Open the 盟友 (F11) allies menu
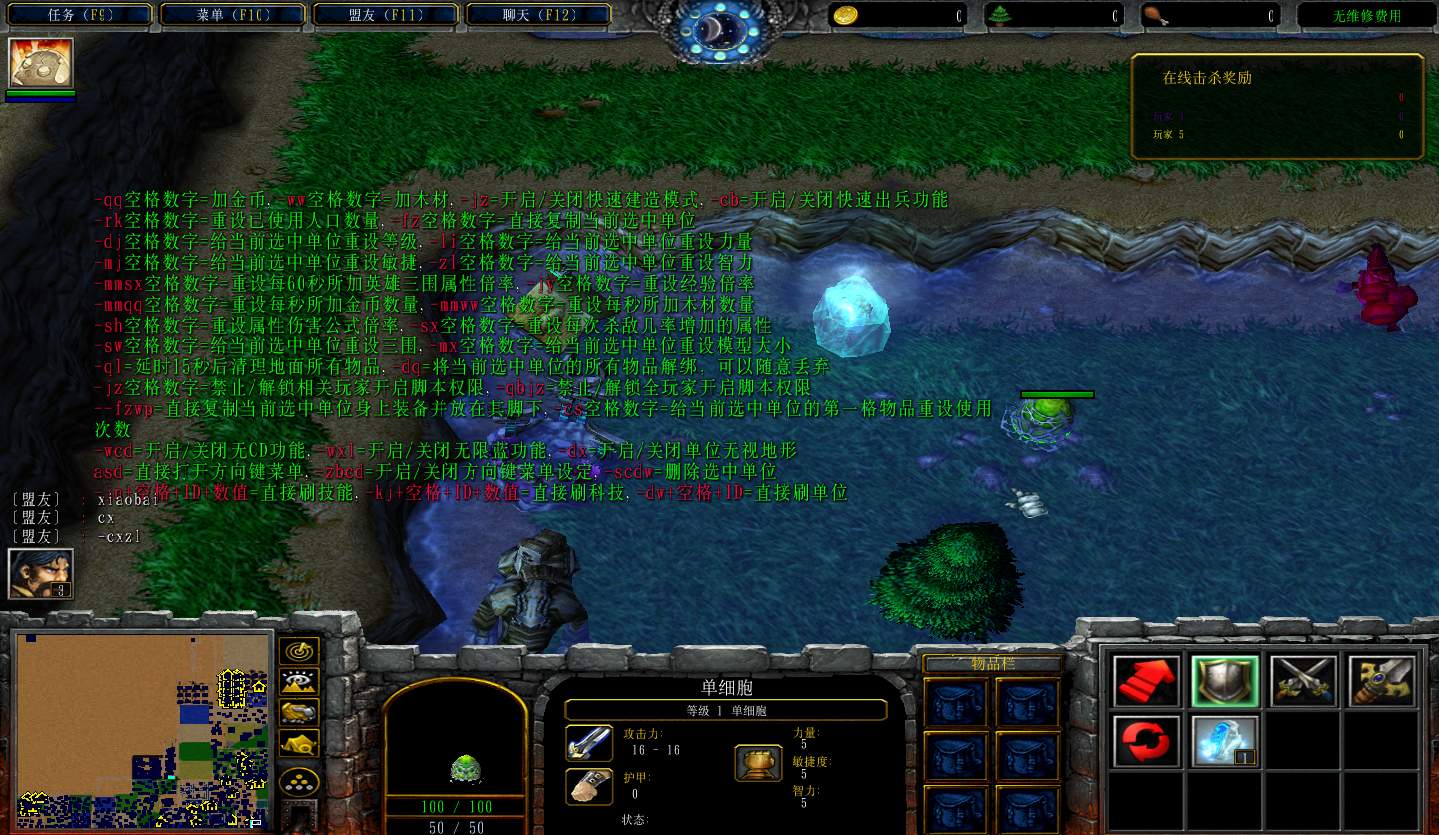The image size is (1439, 835). pos(387,15)
